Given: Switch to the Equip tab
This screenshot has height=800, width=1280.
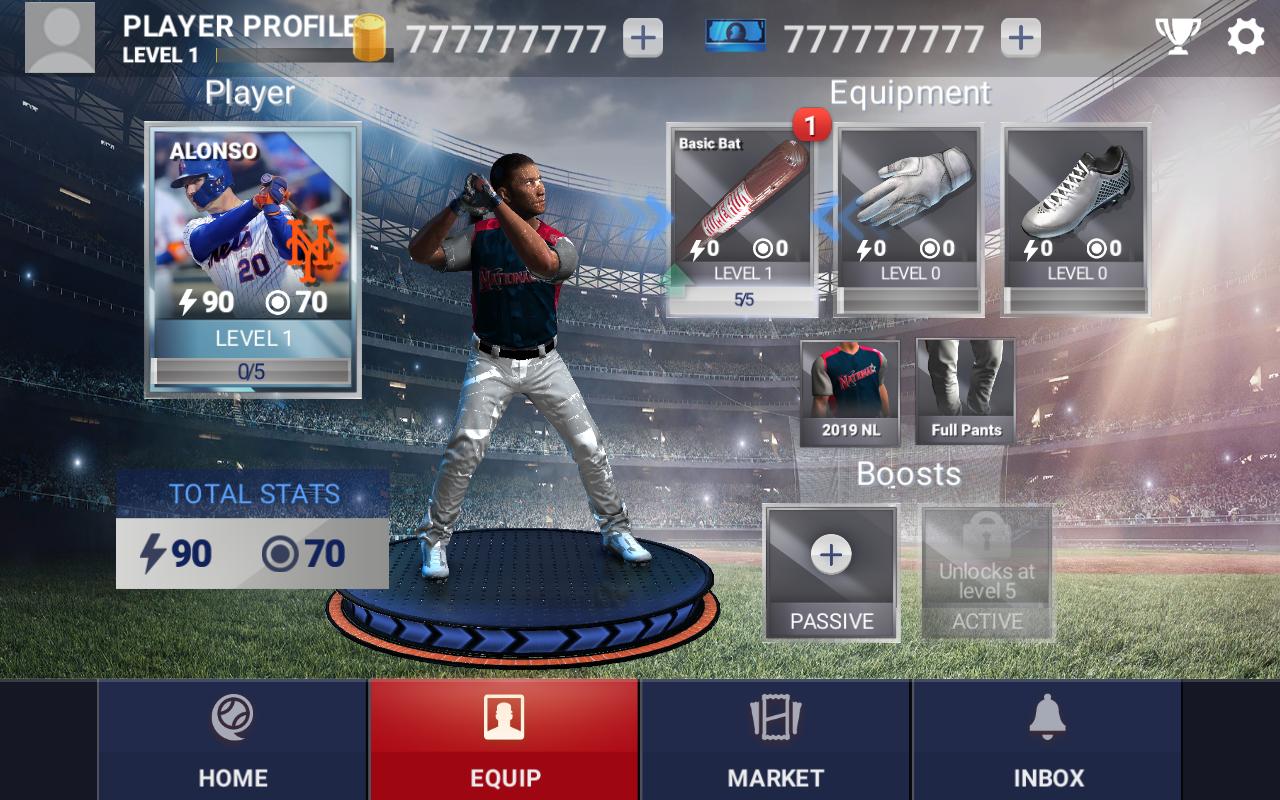Looking at the screenshot, I should pos(505,740).
